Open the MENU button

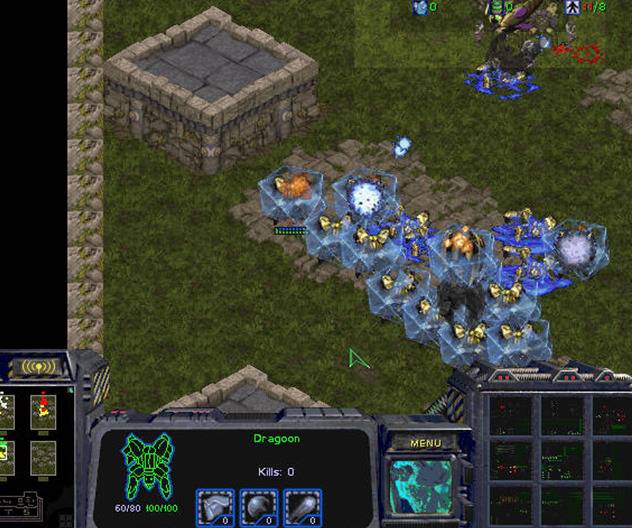[x=425, y=443]
